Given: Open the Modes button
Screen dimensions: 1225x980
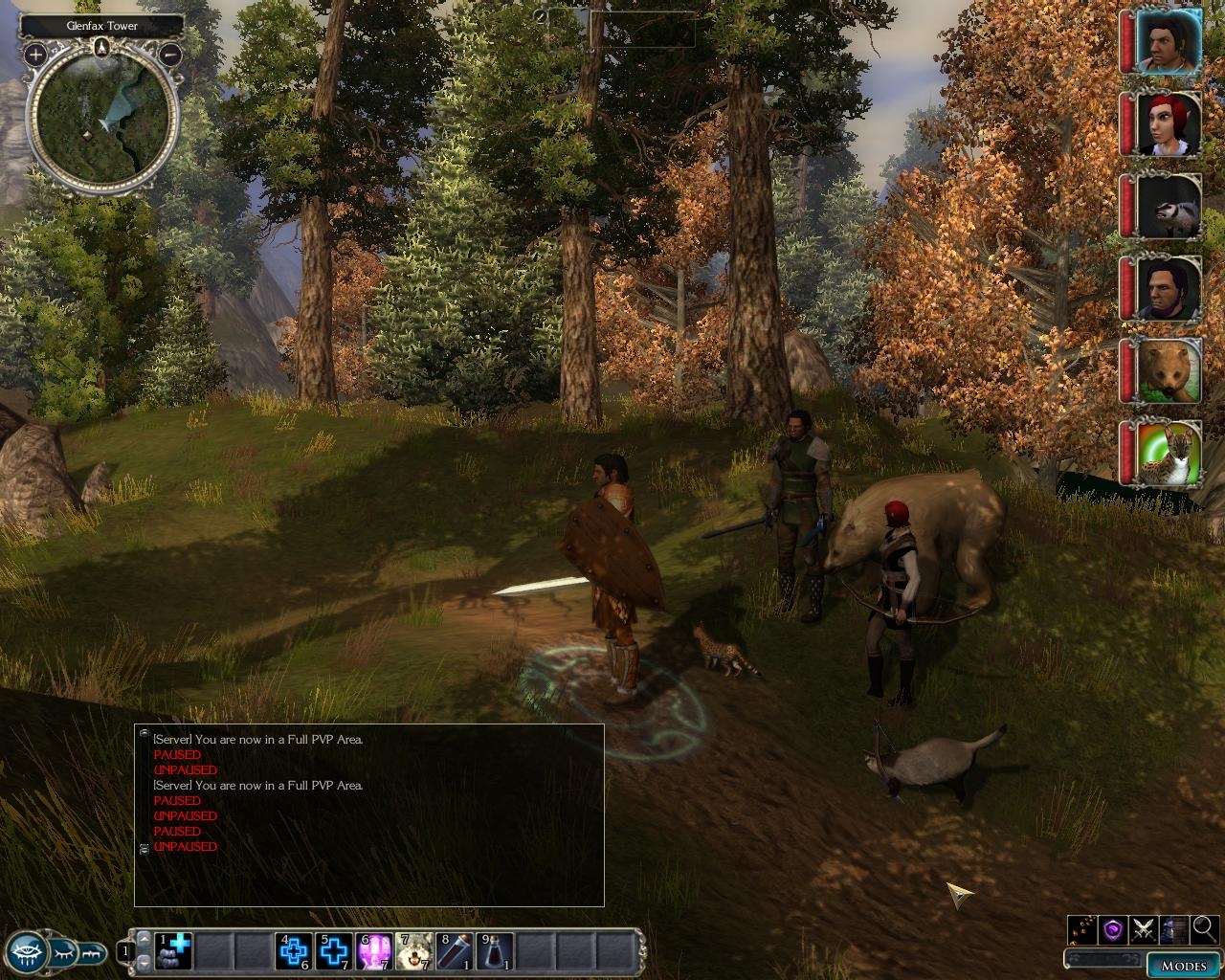Looking at the screenshot, I should pyautogui.click(x=1183, y=966).
